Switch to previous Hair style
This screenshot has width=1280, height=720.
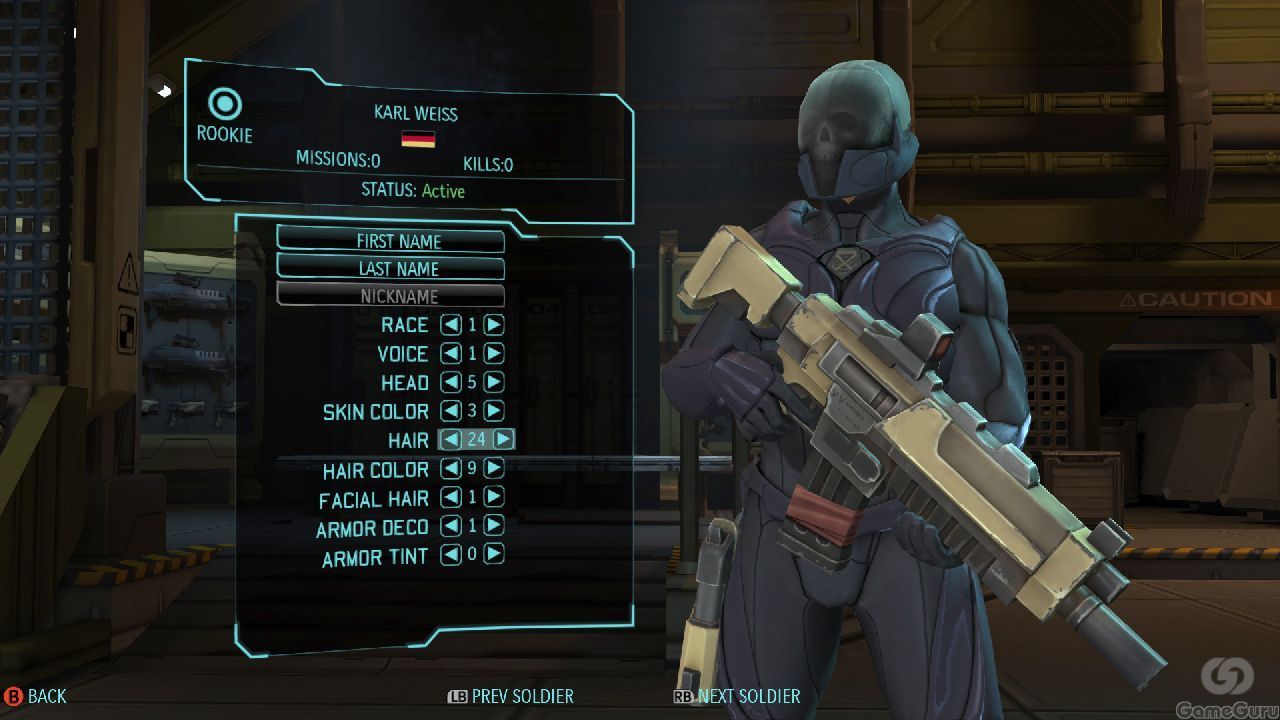point(451,439)
